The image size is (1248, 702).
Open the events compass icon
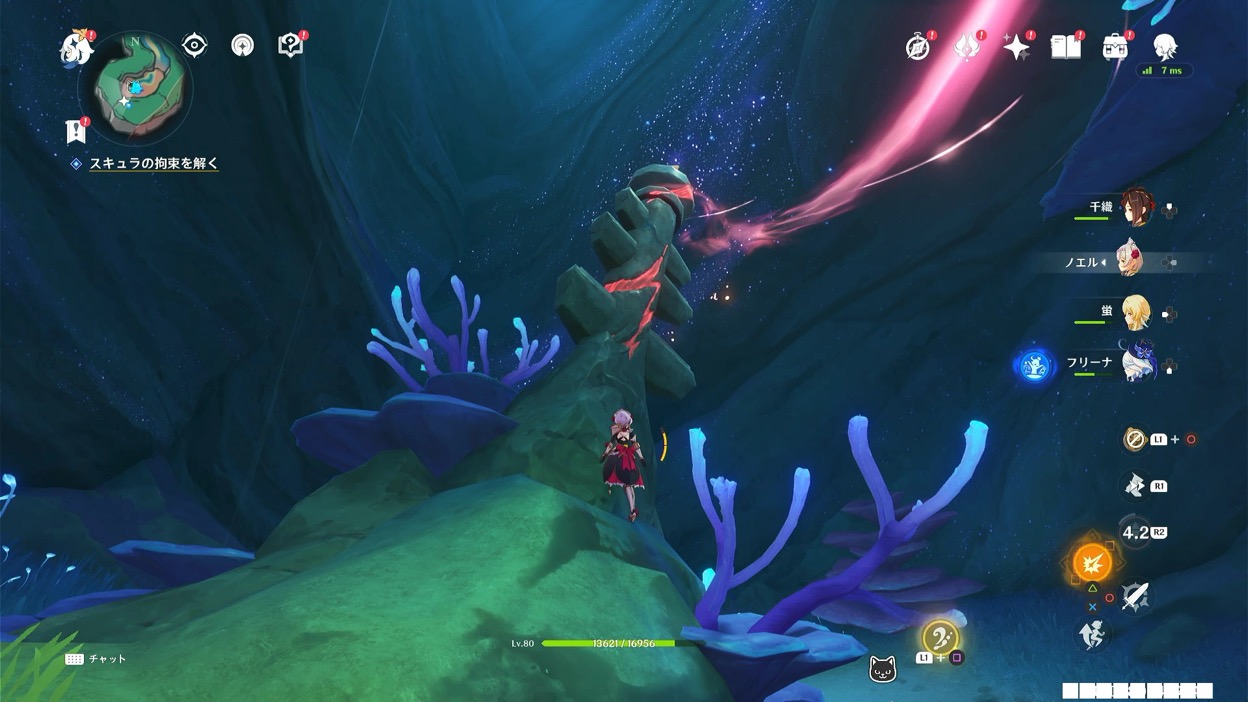pos(918,47)
